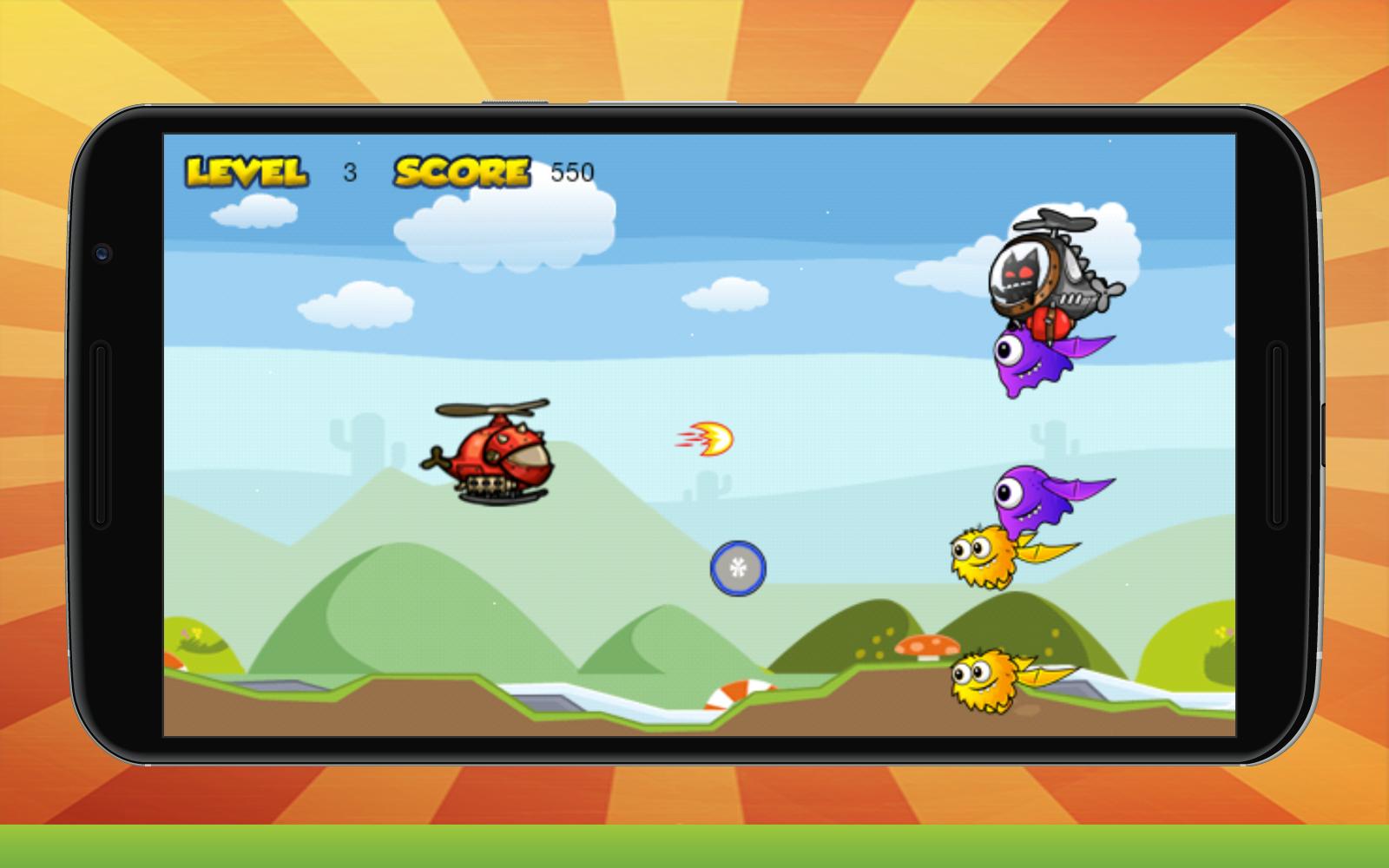
Task: Collect the snowflake freeze power-up orb
Action: coord(740,569)
